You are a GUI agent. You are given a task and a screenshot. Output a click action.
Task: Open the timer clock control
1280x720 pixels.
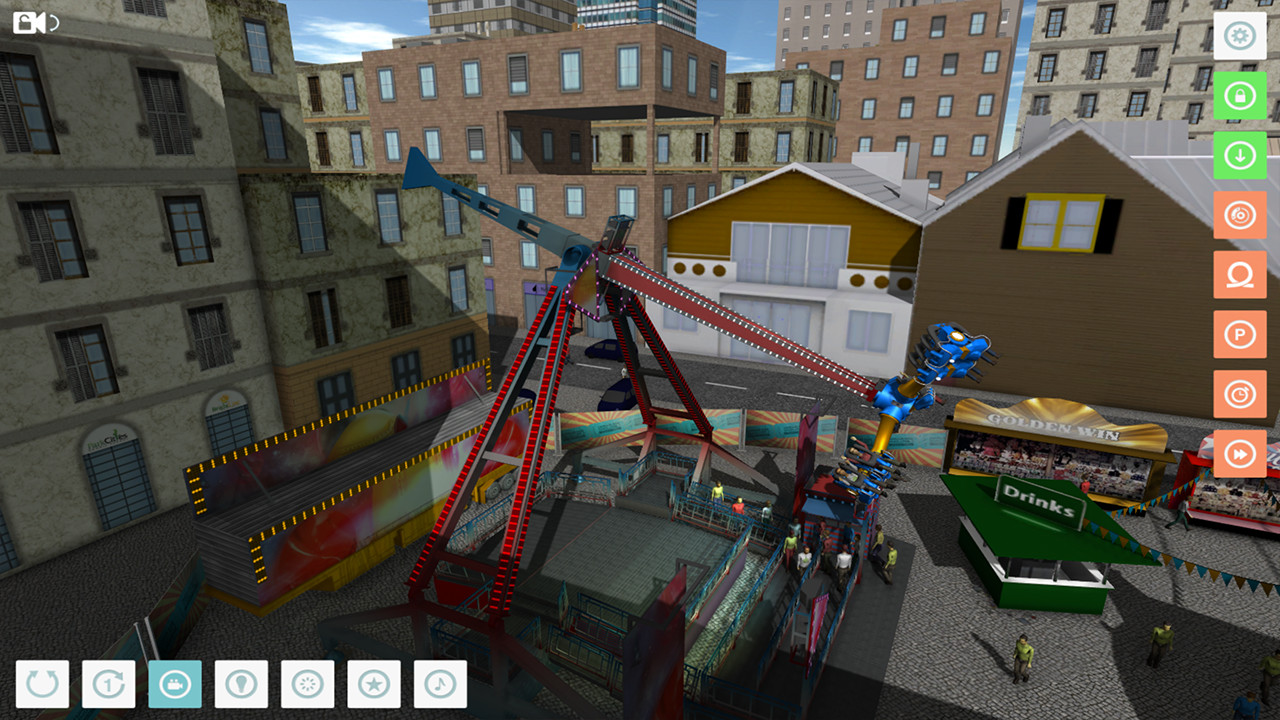(x=1240, y=394)
